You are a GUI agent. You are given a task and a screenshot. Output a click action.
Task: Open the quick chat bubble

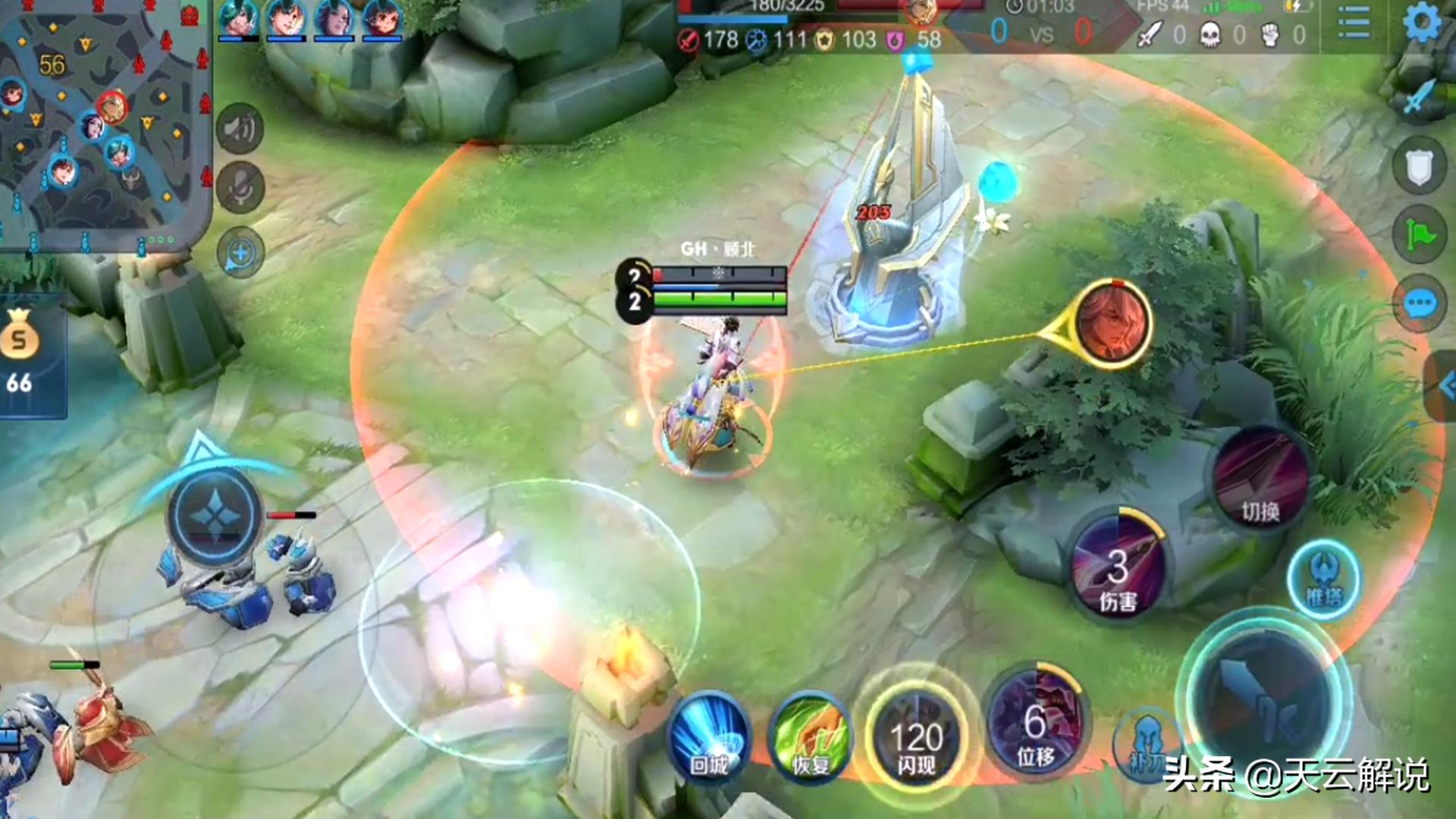tap(1420, 305)
